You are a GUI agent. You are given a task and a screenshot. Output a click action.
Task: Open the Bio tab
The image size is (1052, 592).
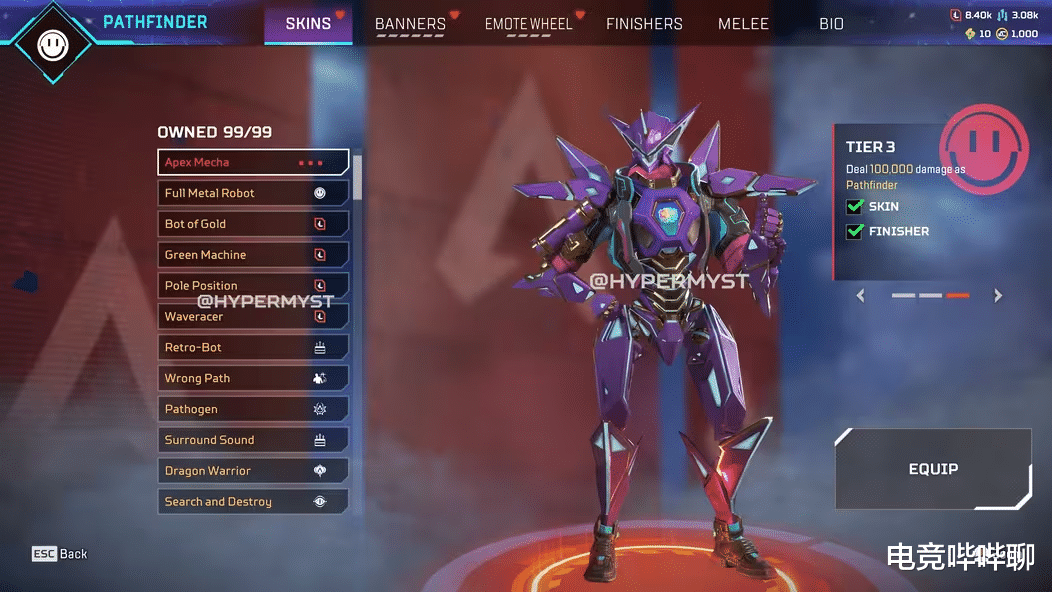[x=831, y=24]
